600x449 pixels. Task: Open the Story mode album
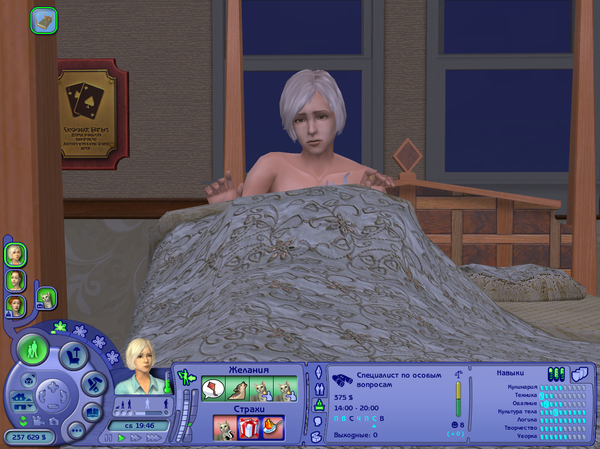point(91,410)
